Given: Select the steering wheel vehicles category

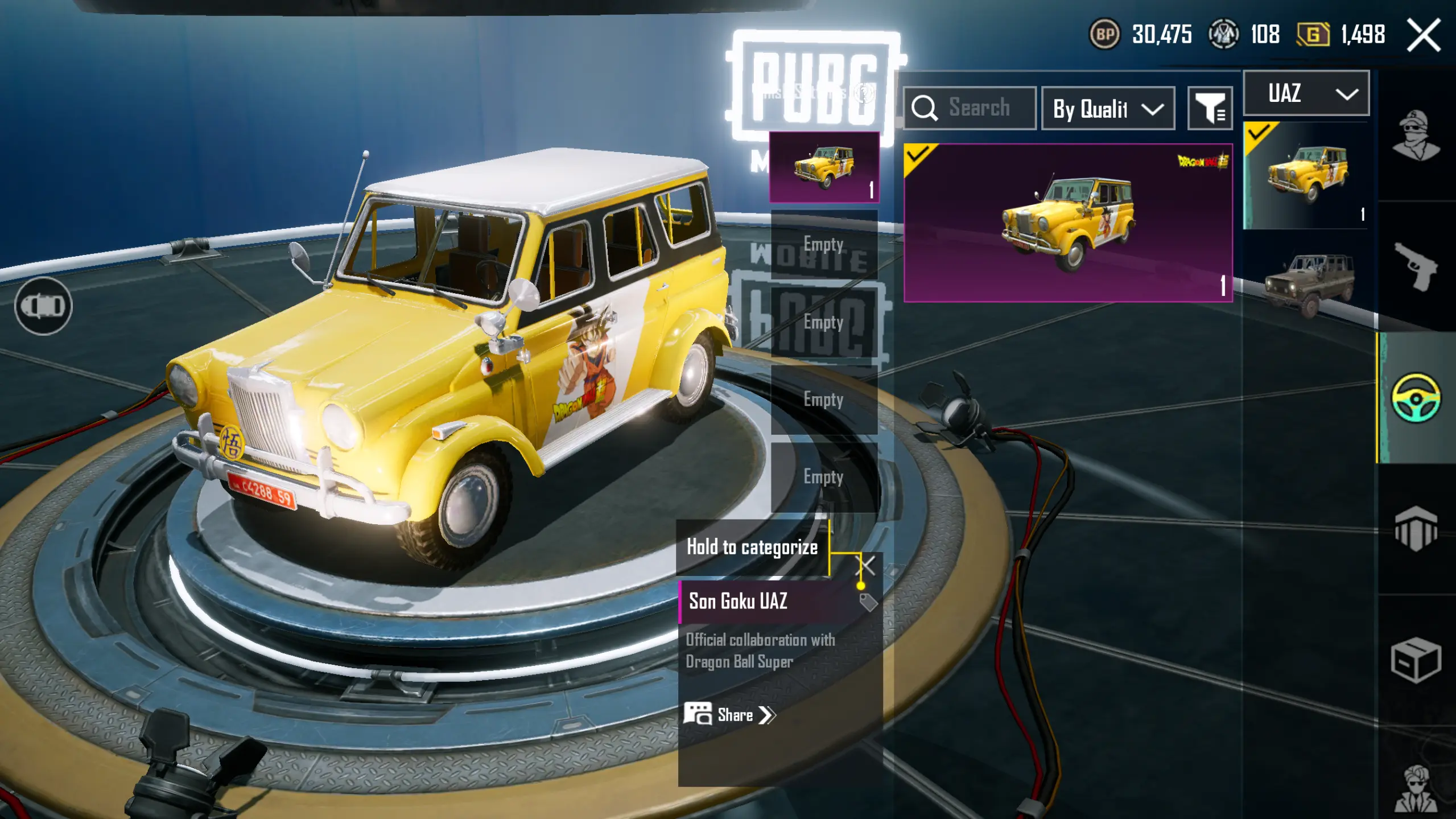Looking at the screenshot, I should 1416,397.
